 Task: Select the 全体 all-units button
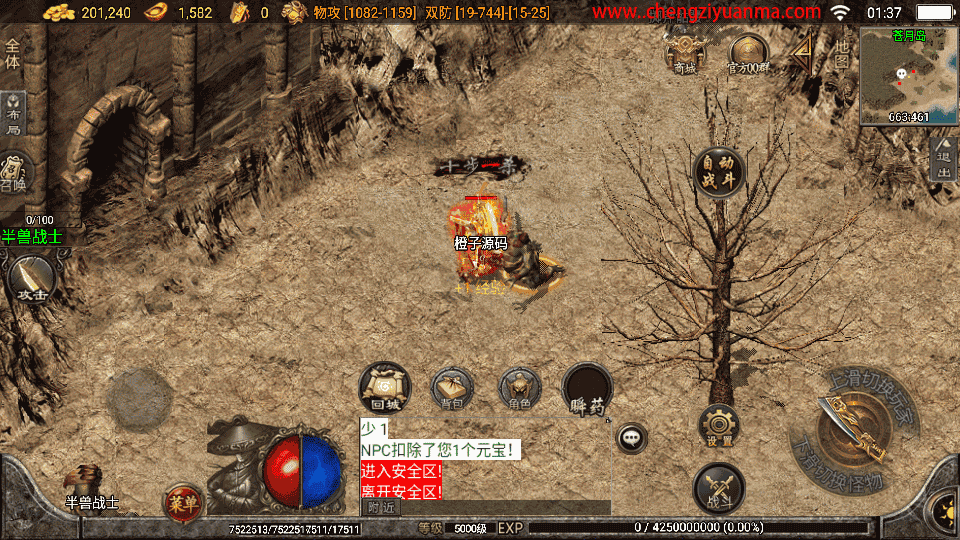(x=13, y=53)
